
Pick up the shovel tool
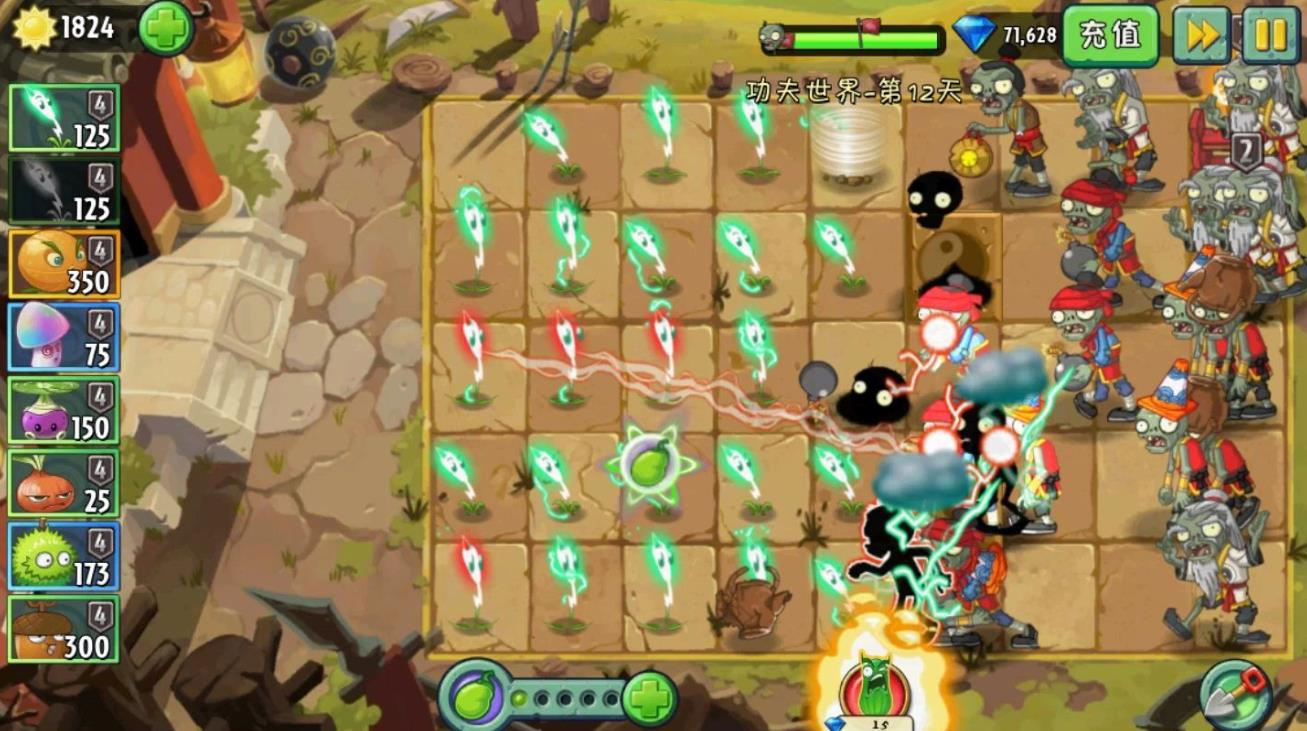(1237, 693)
